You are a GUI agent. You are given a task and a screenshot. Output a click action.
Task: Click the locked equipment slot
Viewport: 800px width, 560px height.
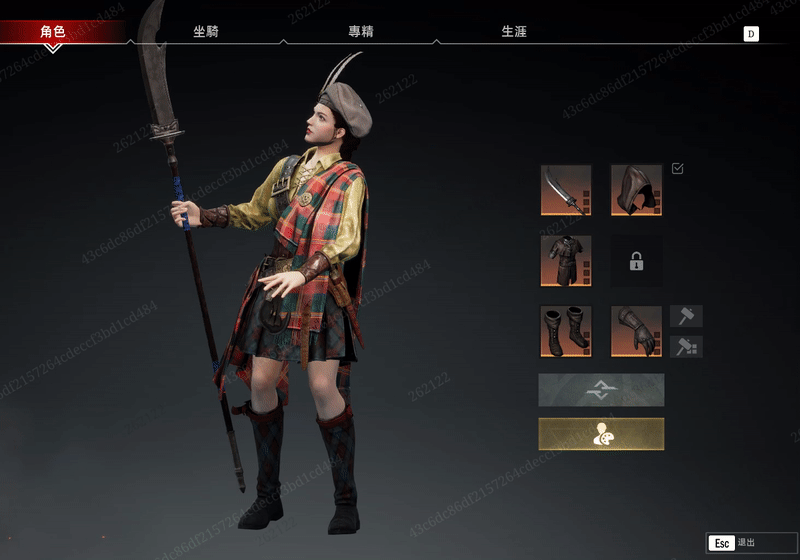coord(637,261)
